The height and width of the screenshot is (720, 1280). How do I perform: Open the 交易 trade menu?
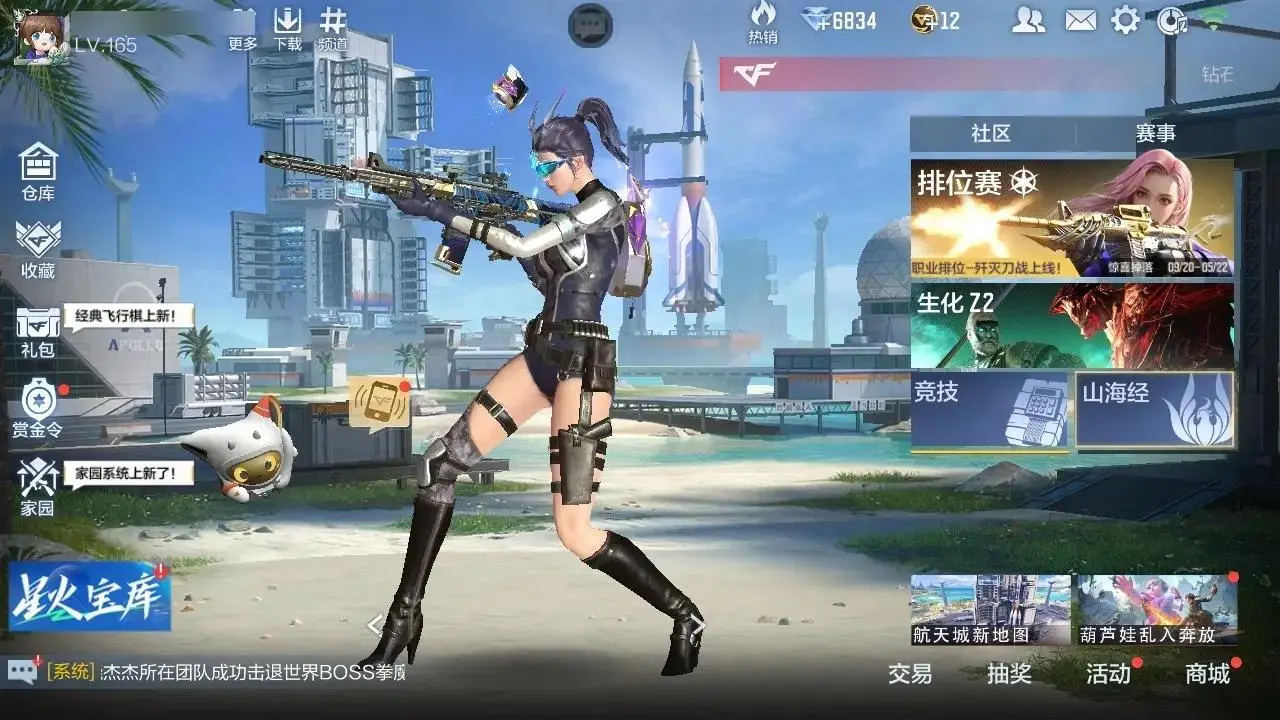[x=910, y=674]
